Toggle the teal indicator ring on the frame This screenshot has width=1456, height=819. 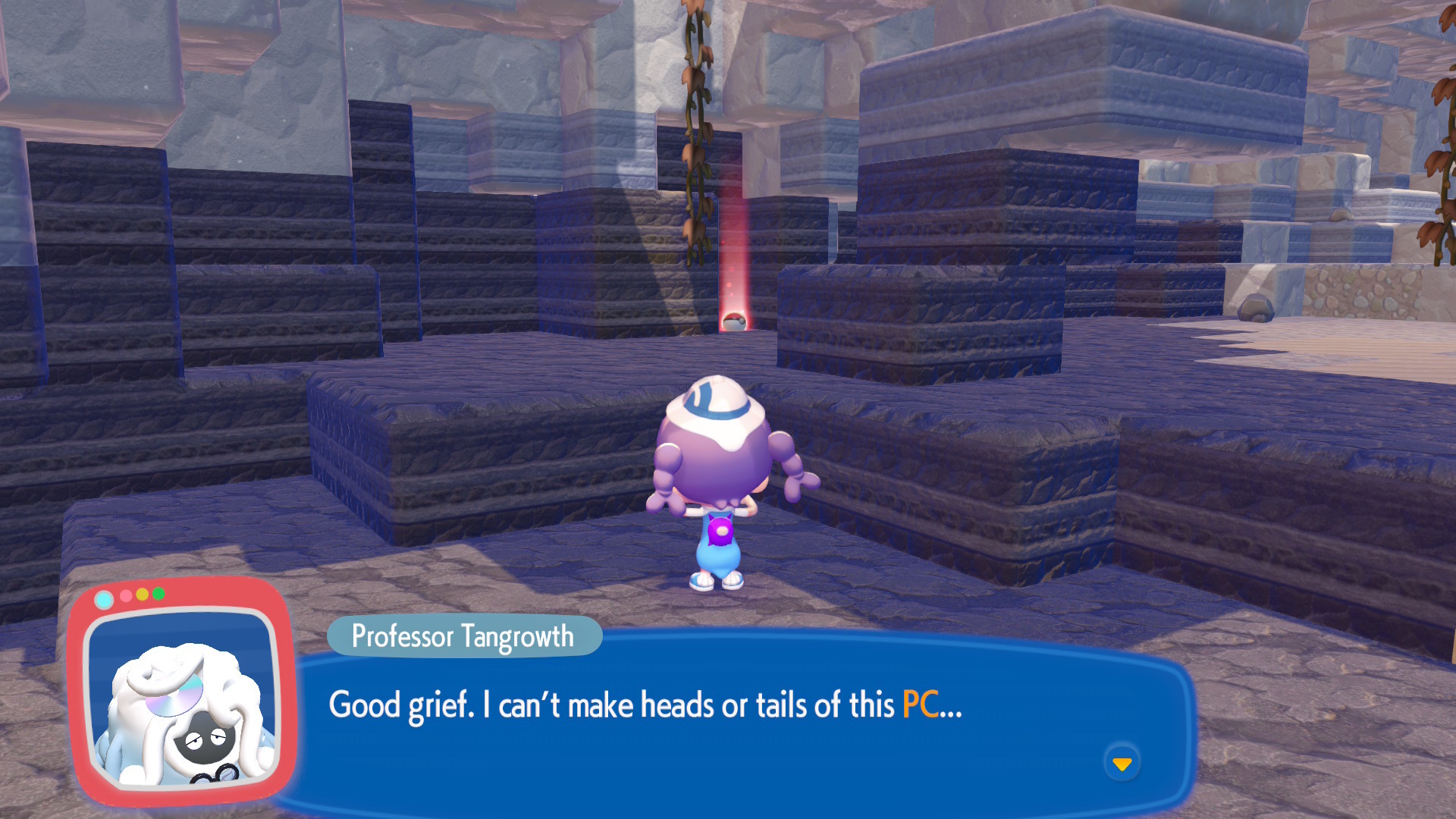coord(104,599)
